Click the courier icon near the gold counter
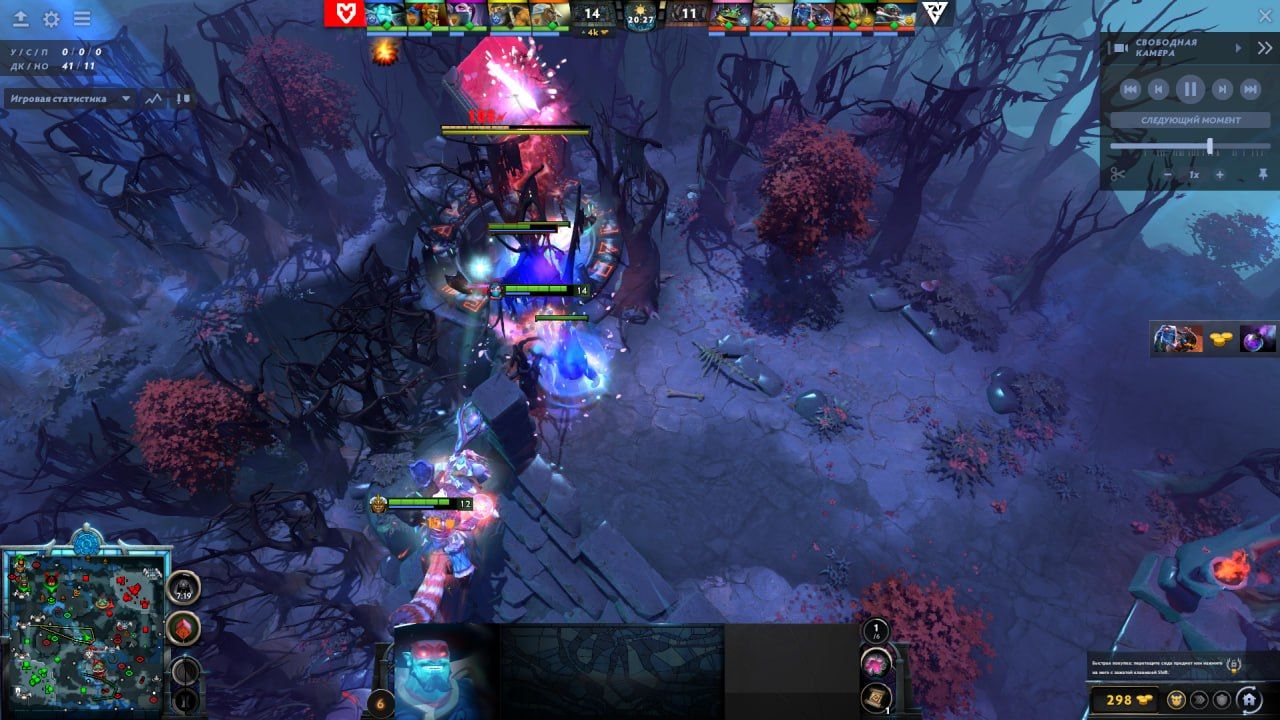1280x720 pixels. click(1176, 698)
